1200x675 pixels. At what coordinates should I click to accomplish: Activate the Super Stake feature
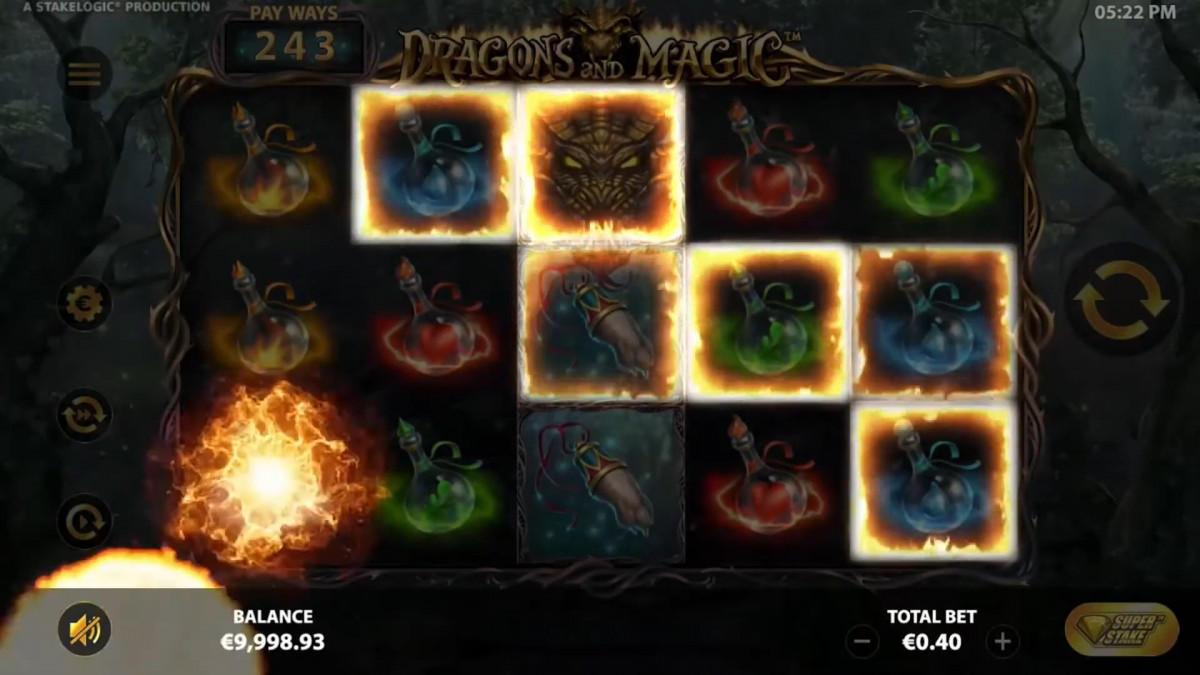(x=1122, y=629)
